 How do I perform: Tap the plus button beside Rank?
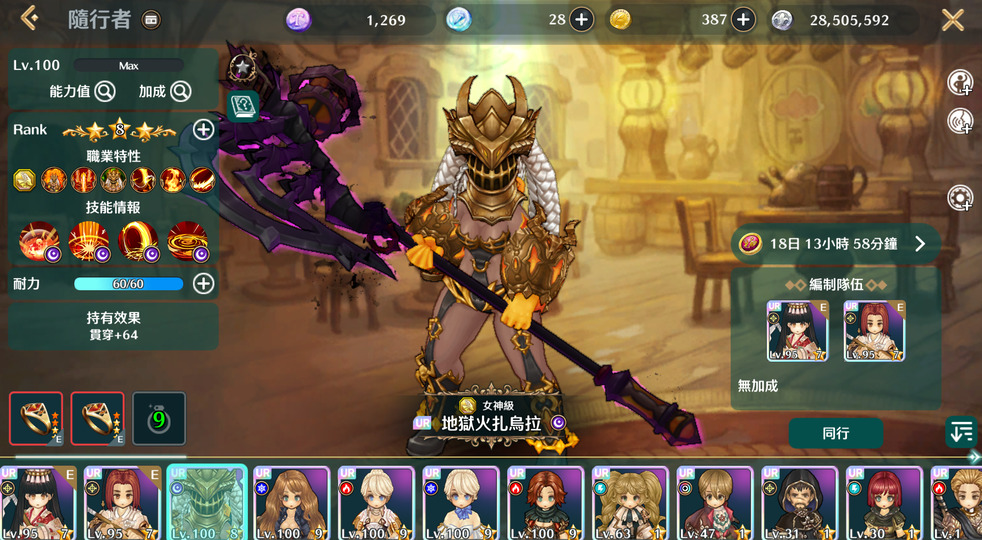[203, 130]
